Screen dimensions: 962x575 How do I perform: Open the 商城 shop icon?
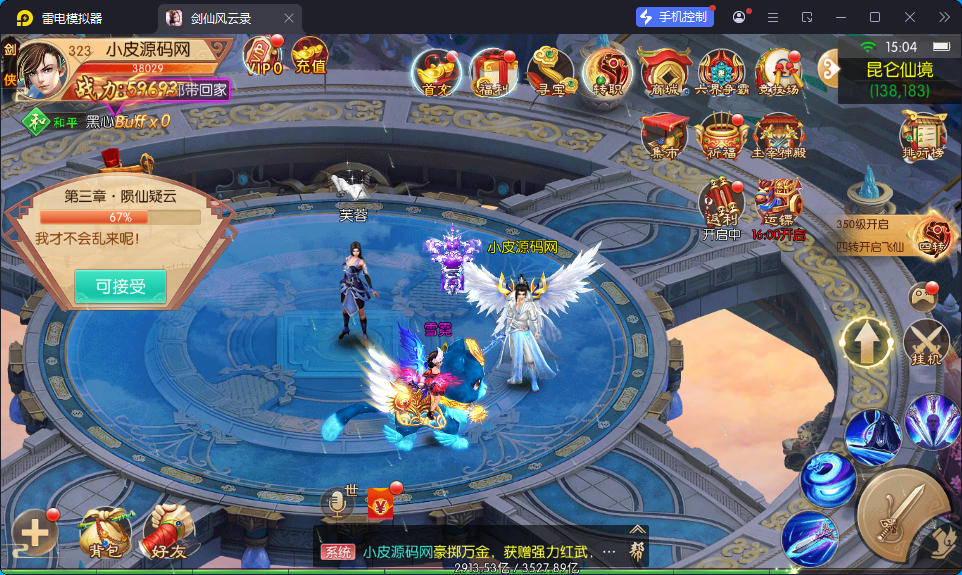coord(664,71)
